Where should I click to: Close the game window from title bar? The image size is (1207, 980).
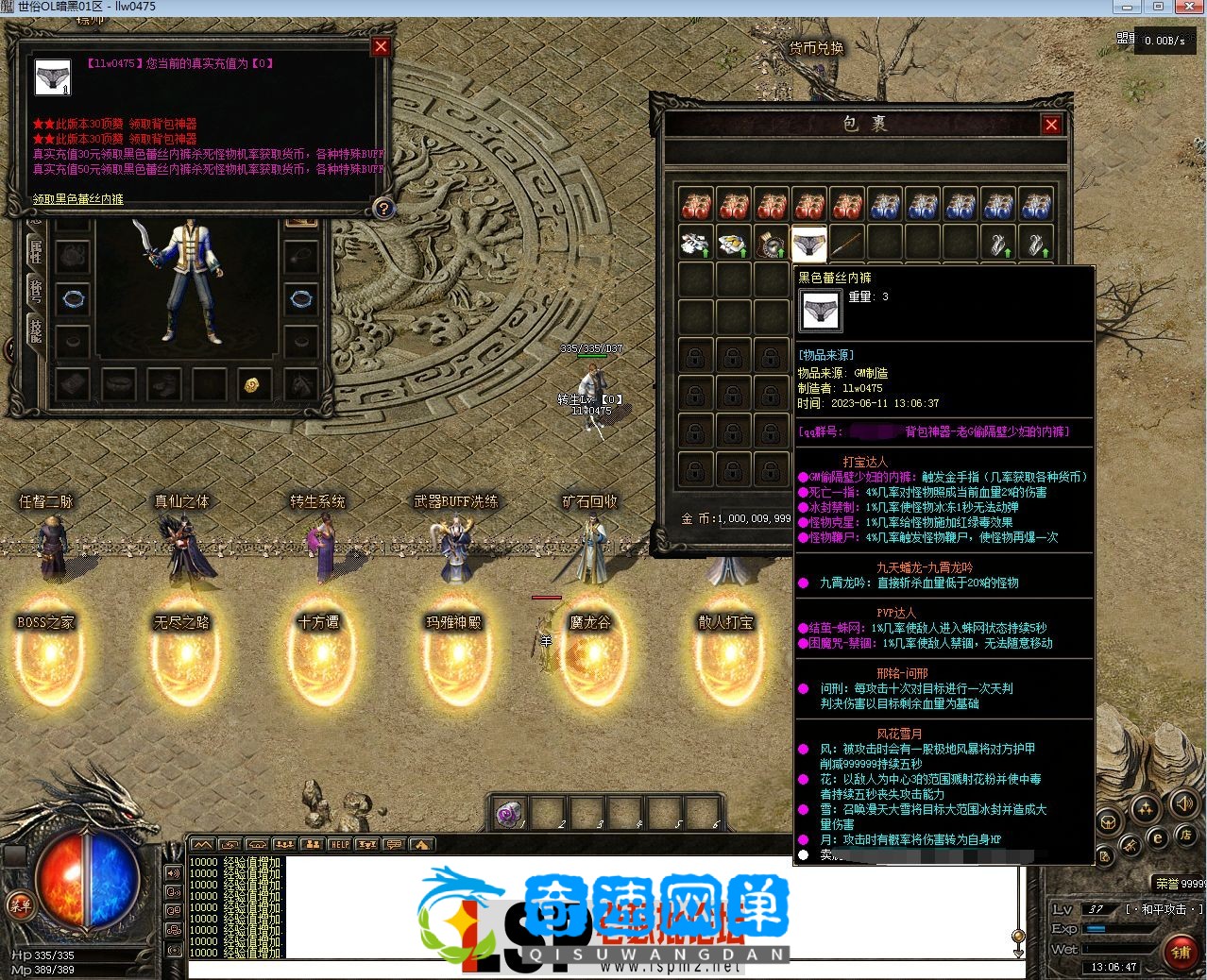click(1188, 7)
